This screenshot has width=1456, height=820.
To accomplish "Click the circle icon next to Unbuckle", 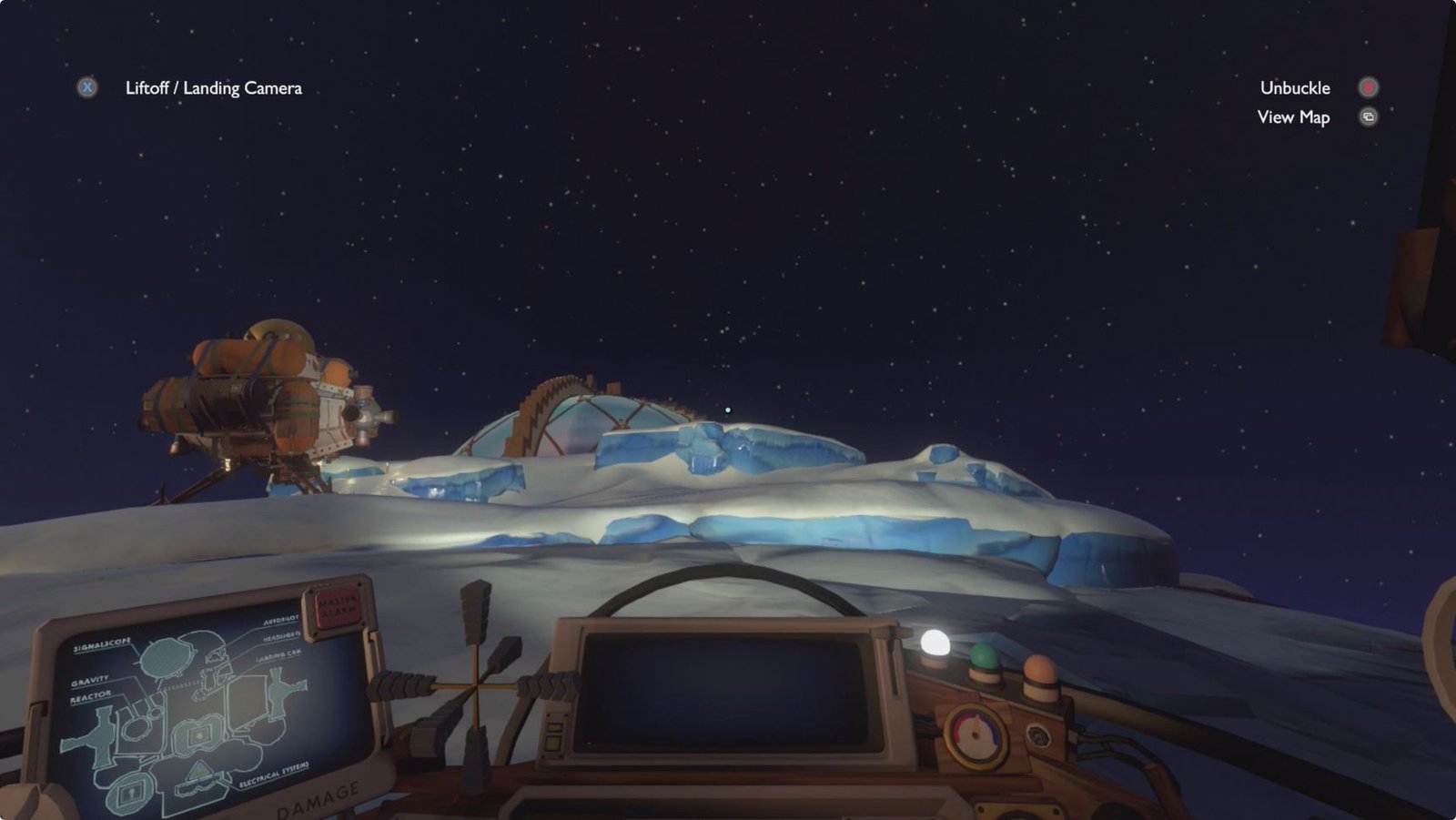I will (x=1368, y=87).
